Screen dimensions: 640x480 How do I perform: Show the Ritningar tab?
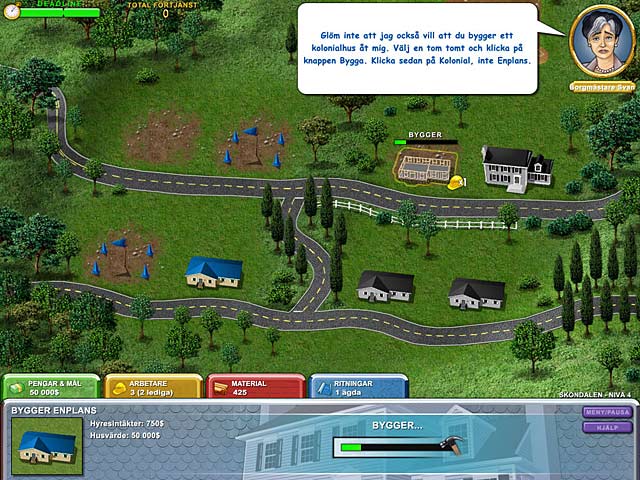point(357,388)
